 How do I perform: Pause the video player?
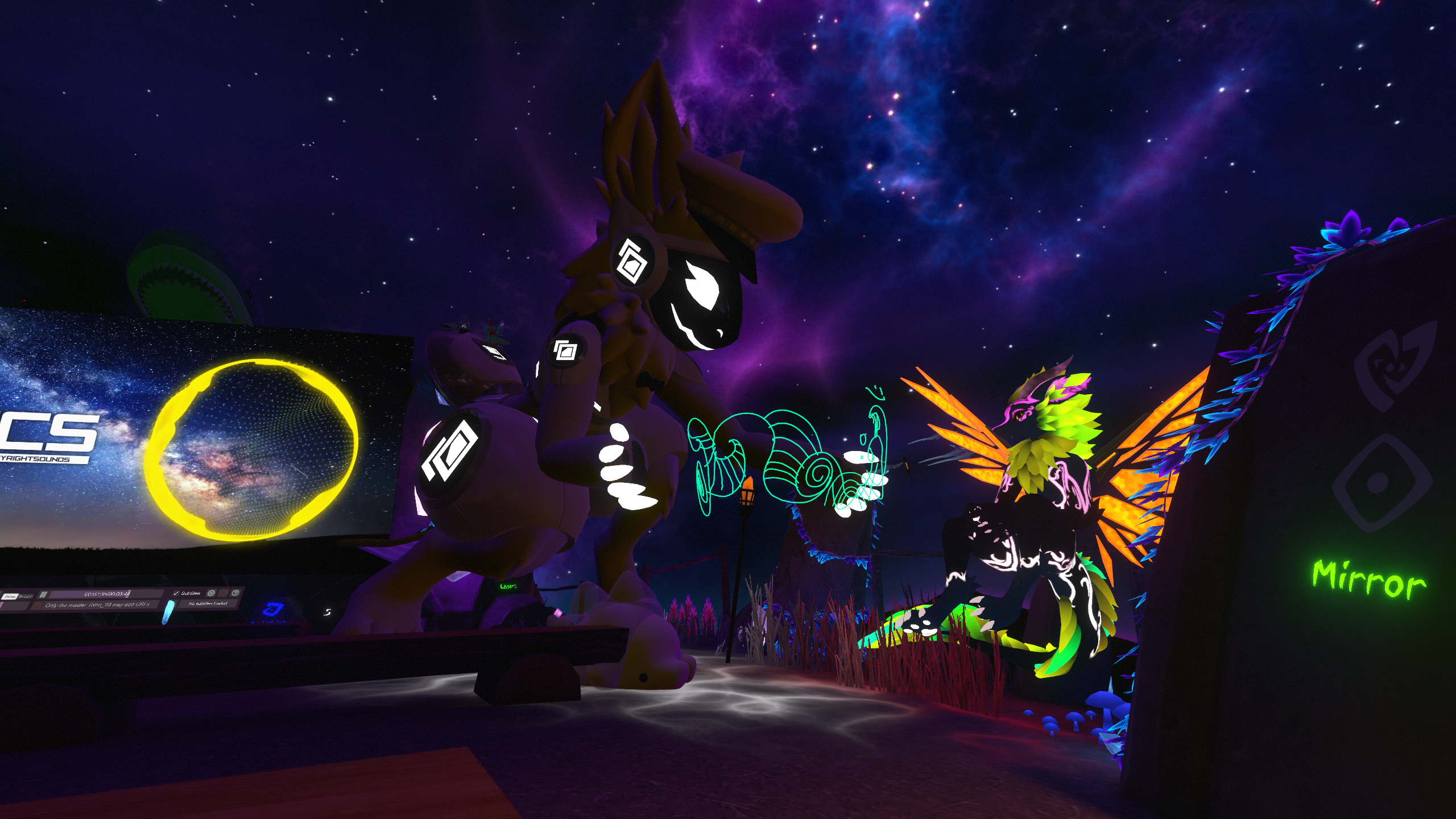pos(43,595)
